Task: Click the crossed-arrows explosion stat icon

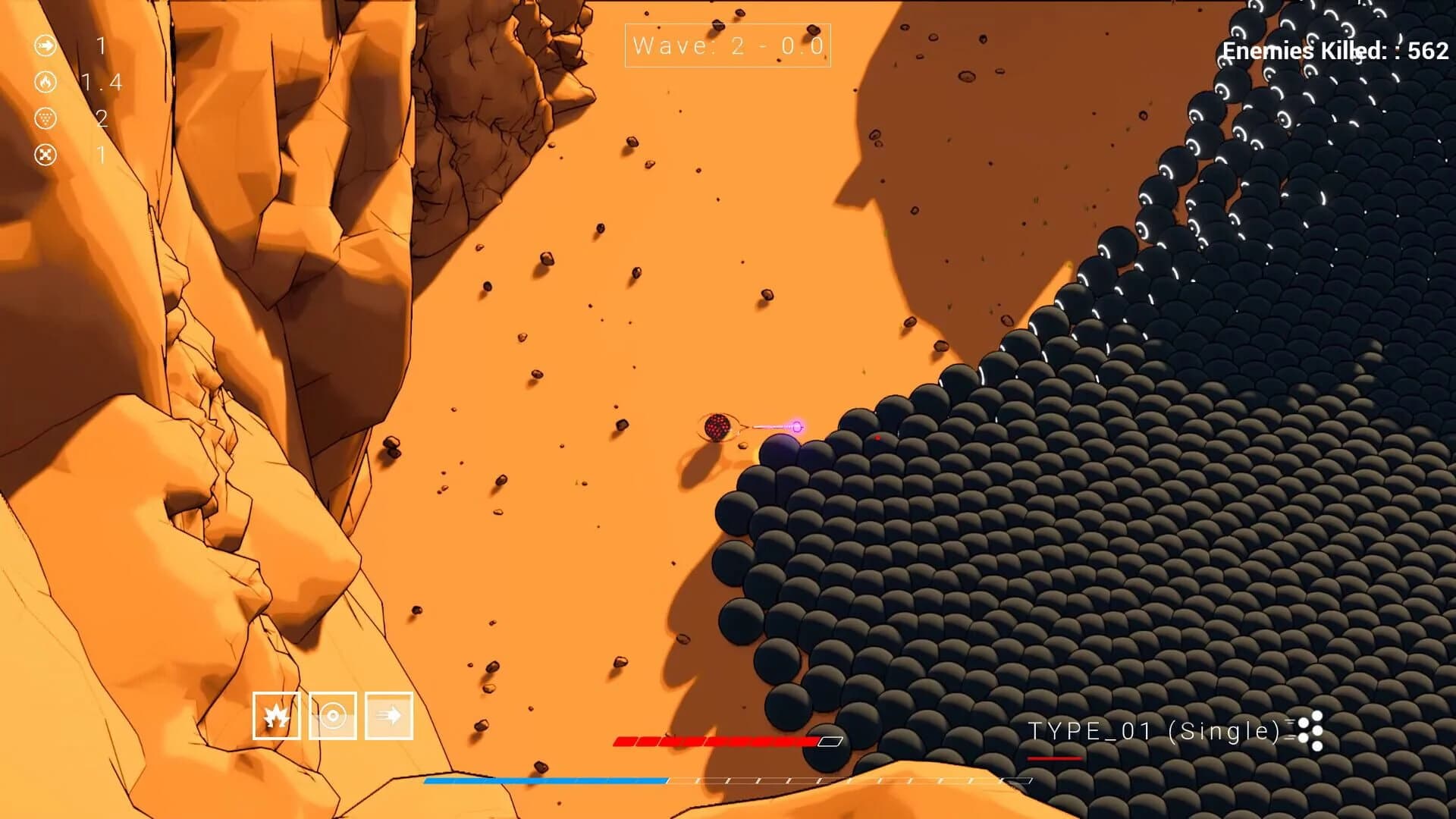Action: pyautogui.click(x=45, y=153)
